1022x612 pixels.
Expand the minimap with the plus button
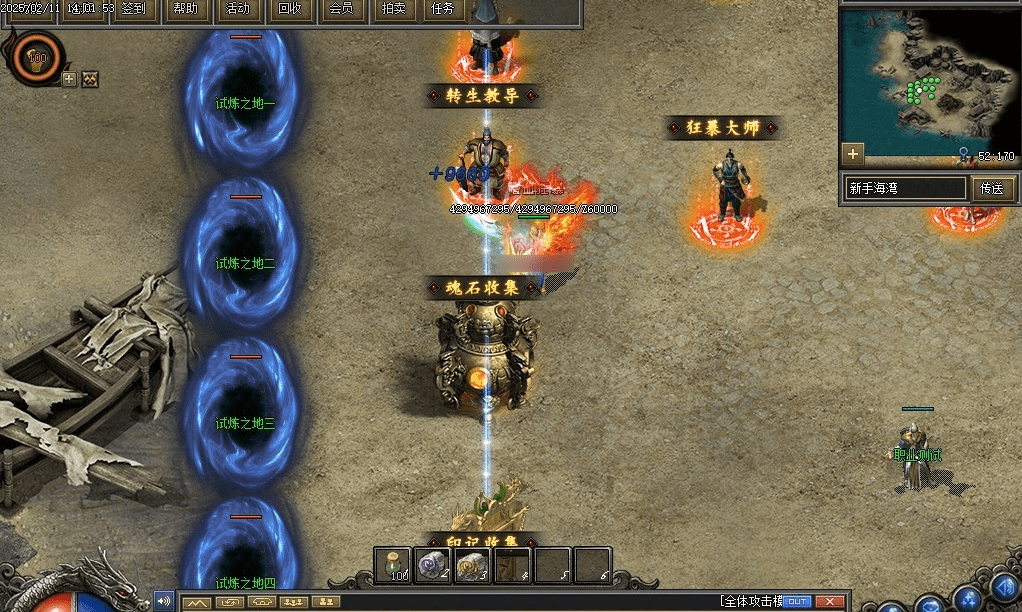coord(853,154)
